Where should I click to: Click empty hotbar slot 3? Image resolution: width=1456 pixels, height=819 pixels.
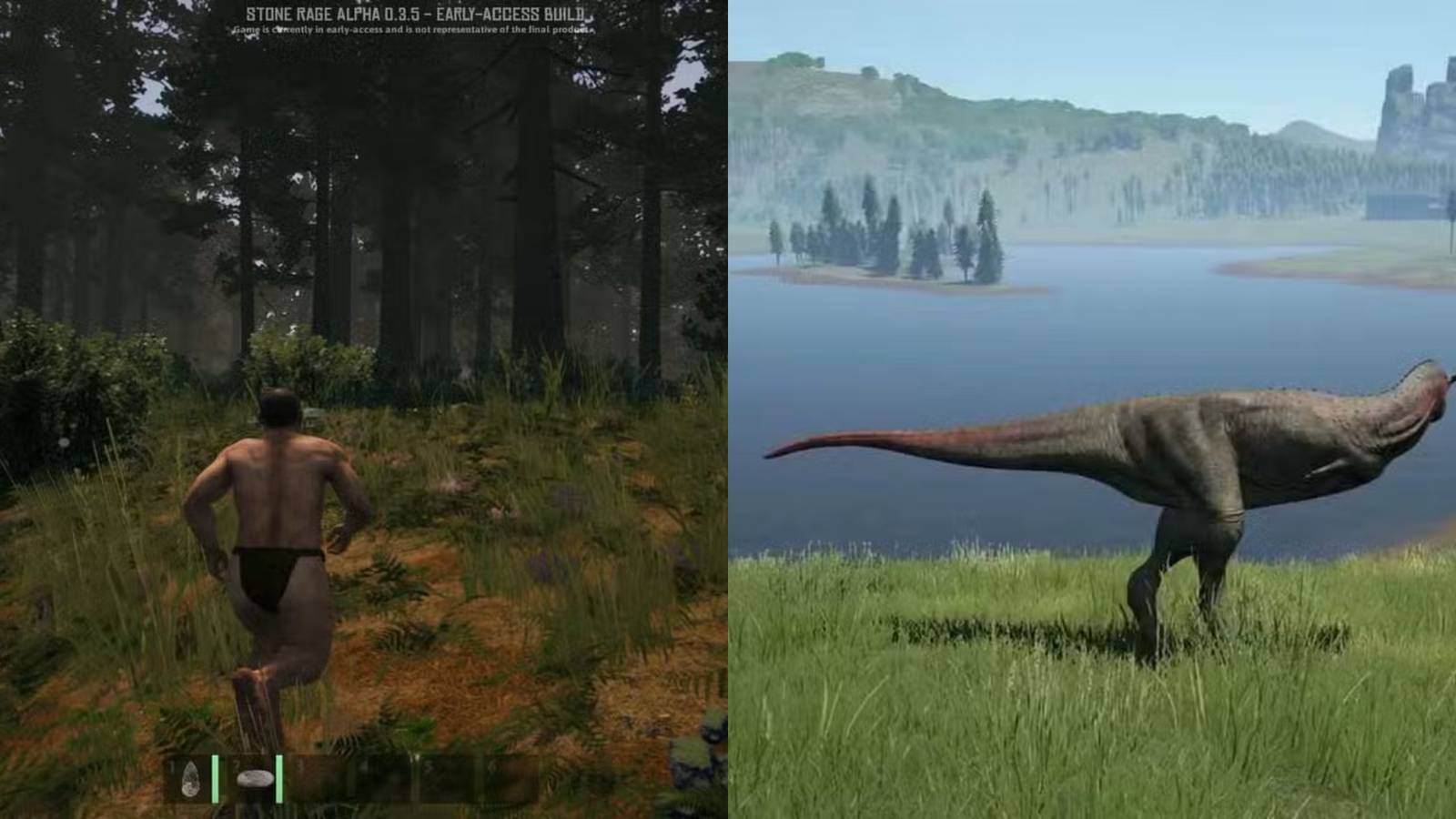tap(323, 778)
